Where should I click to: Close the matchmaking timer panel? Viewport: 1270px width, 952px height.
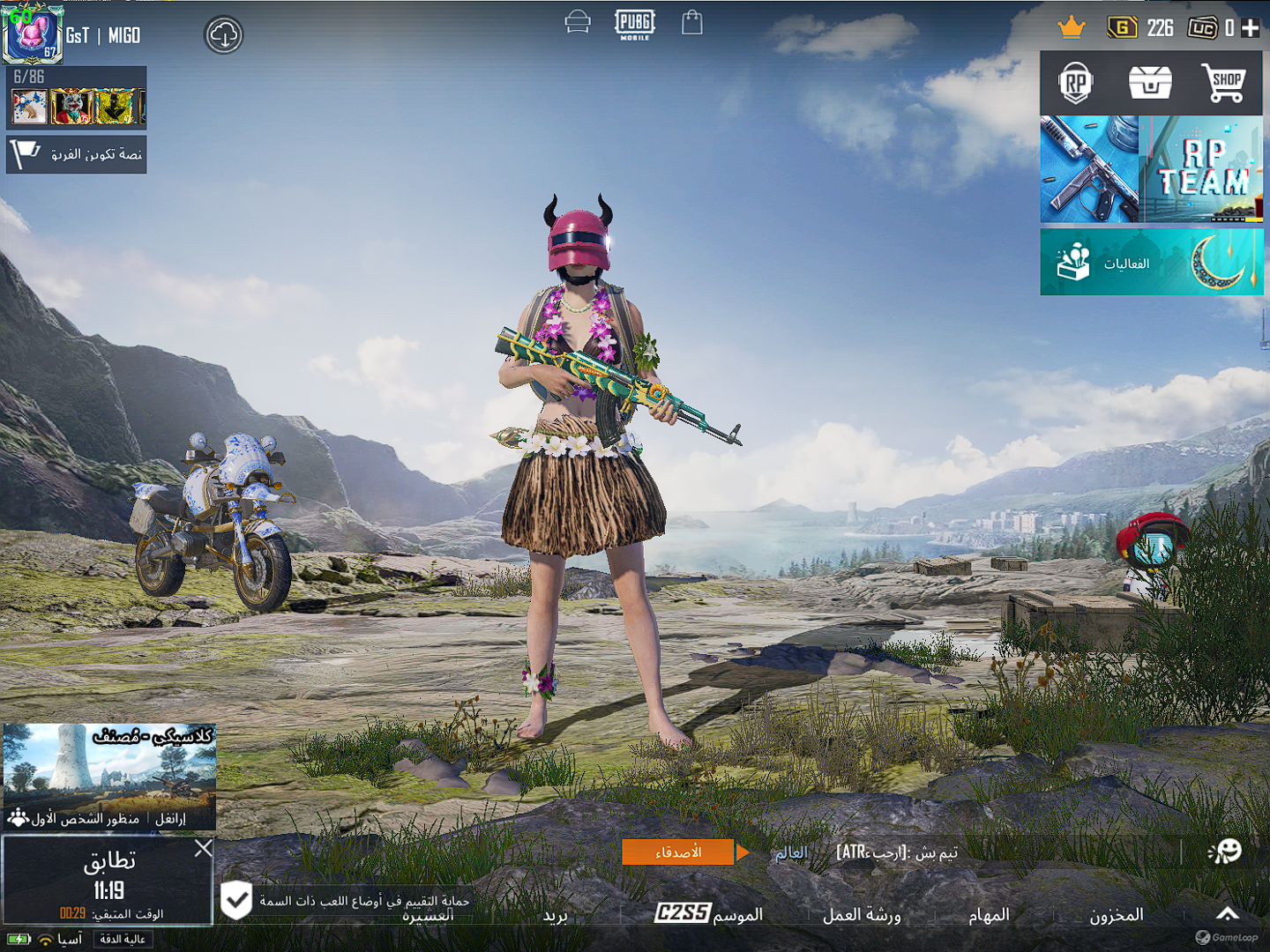coord(203,848)
